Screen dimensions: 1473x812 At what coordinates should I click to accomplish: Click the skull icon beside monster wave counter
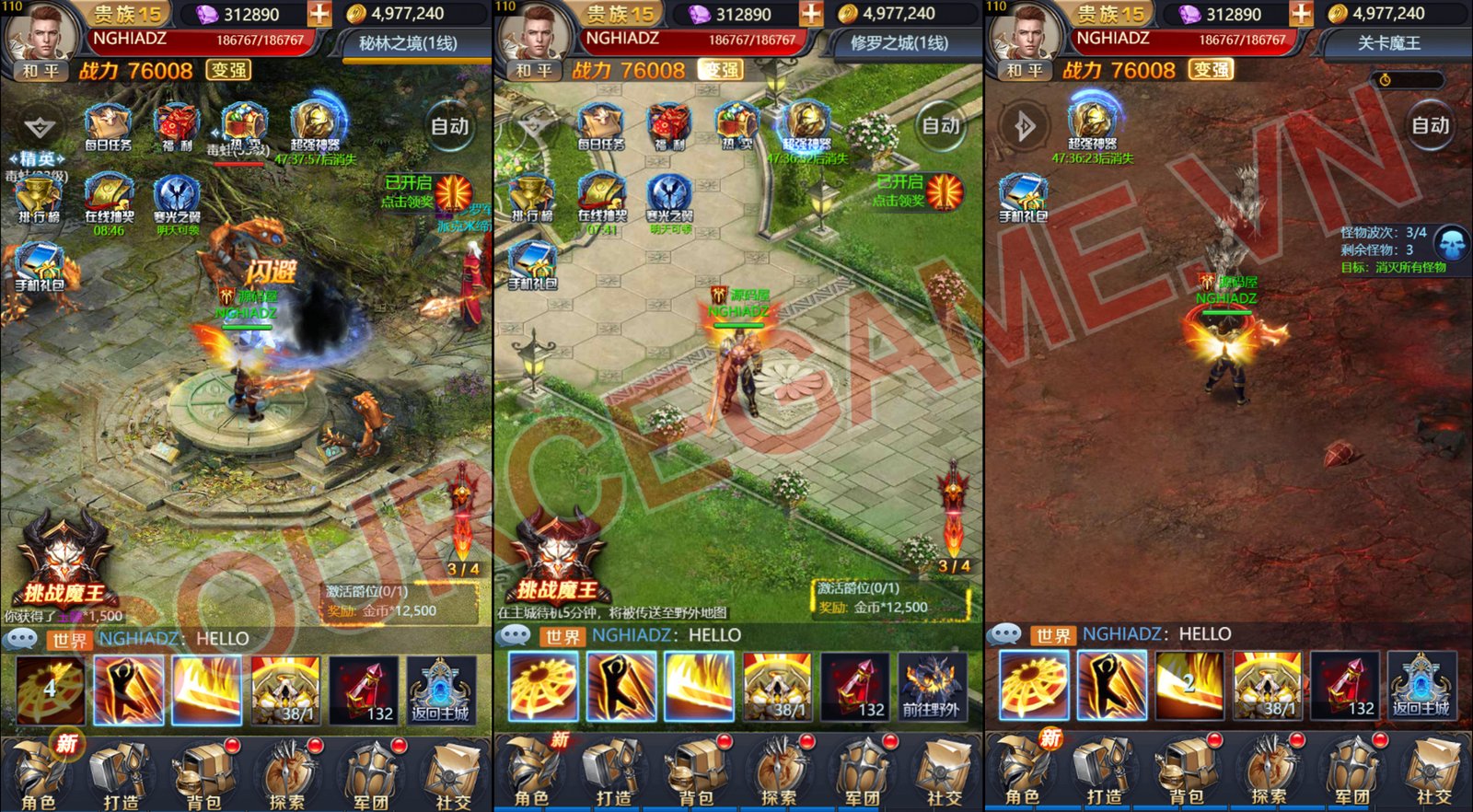[x=1452, y=245]
